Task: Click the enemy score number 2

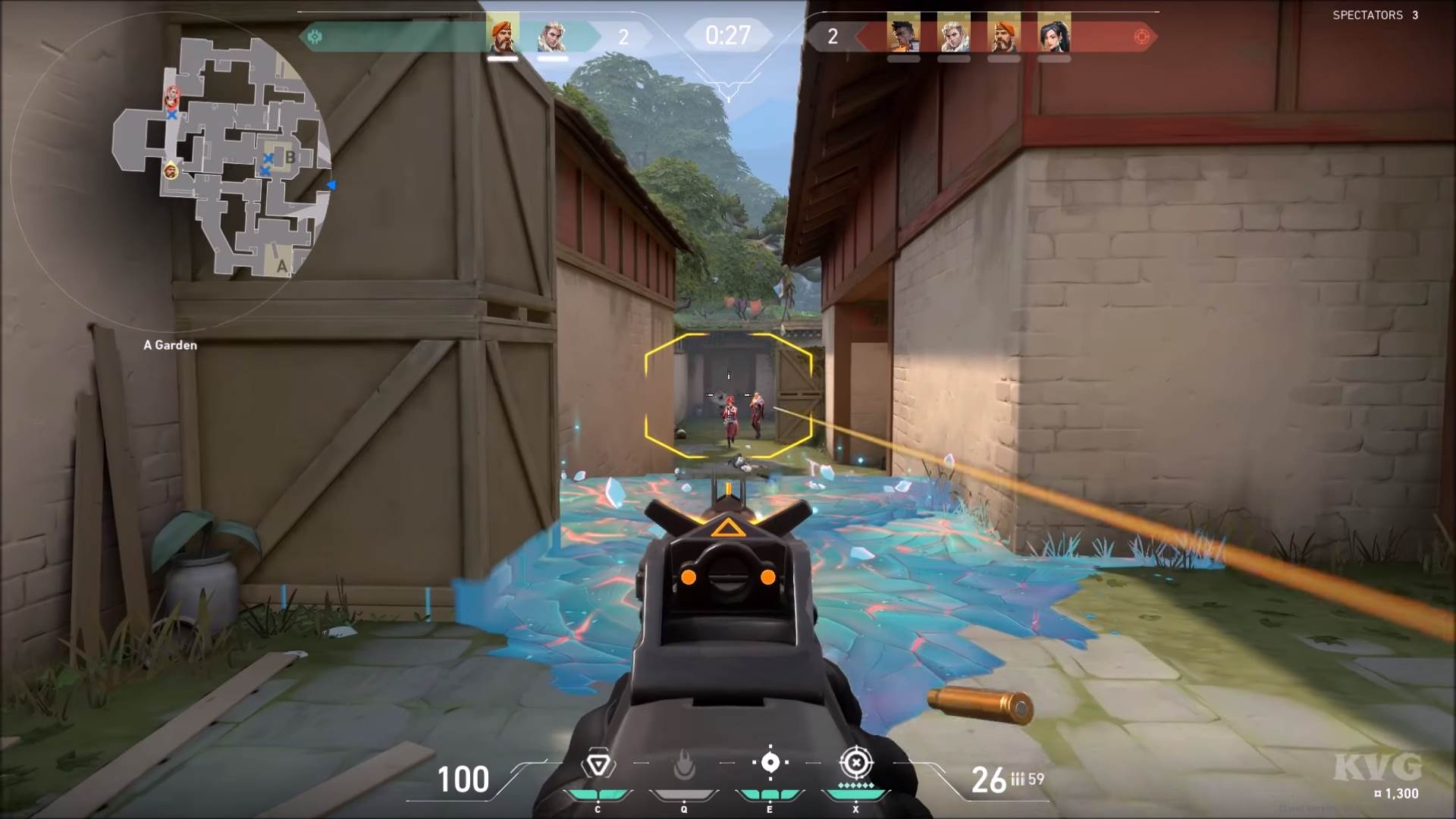Action: coord(832,37)
